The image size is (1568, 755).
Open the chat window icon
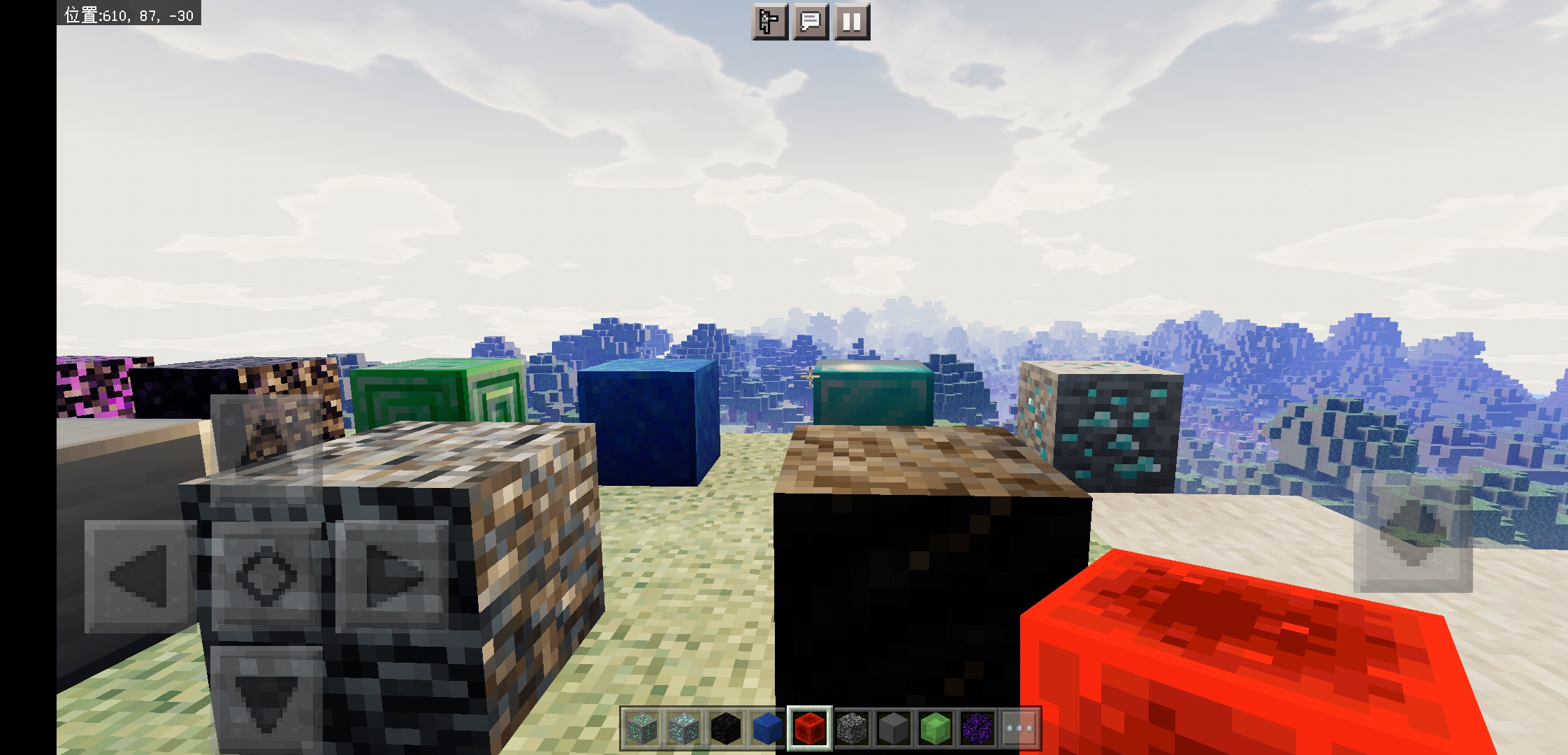[811, 22]
